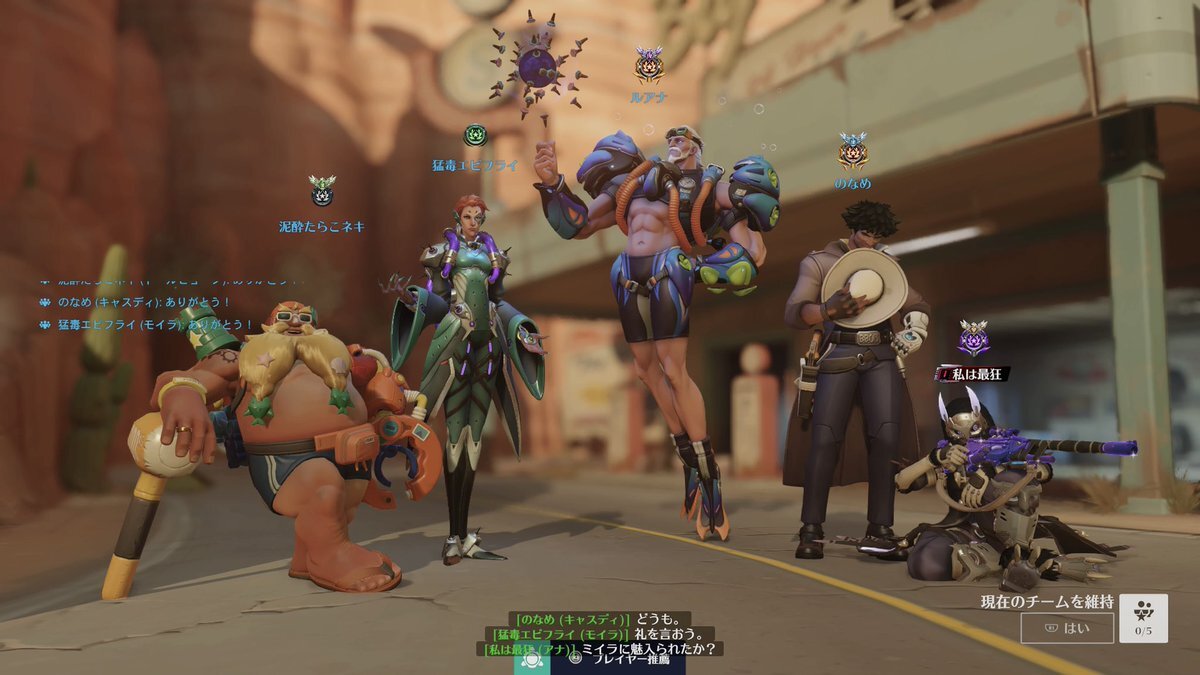Confirm はい to keep the current team
Image resolution: width=1200 pixels, height=675 pixels.
(1066, 628)
